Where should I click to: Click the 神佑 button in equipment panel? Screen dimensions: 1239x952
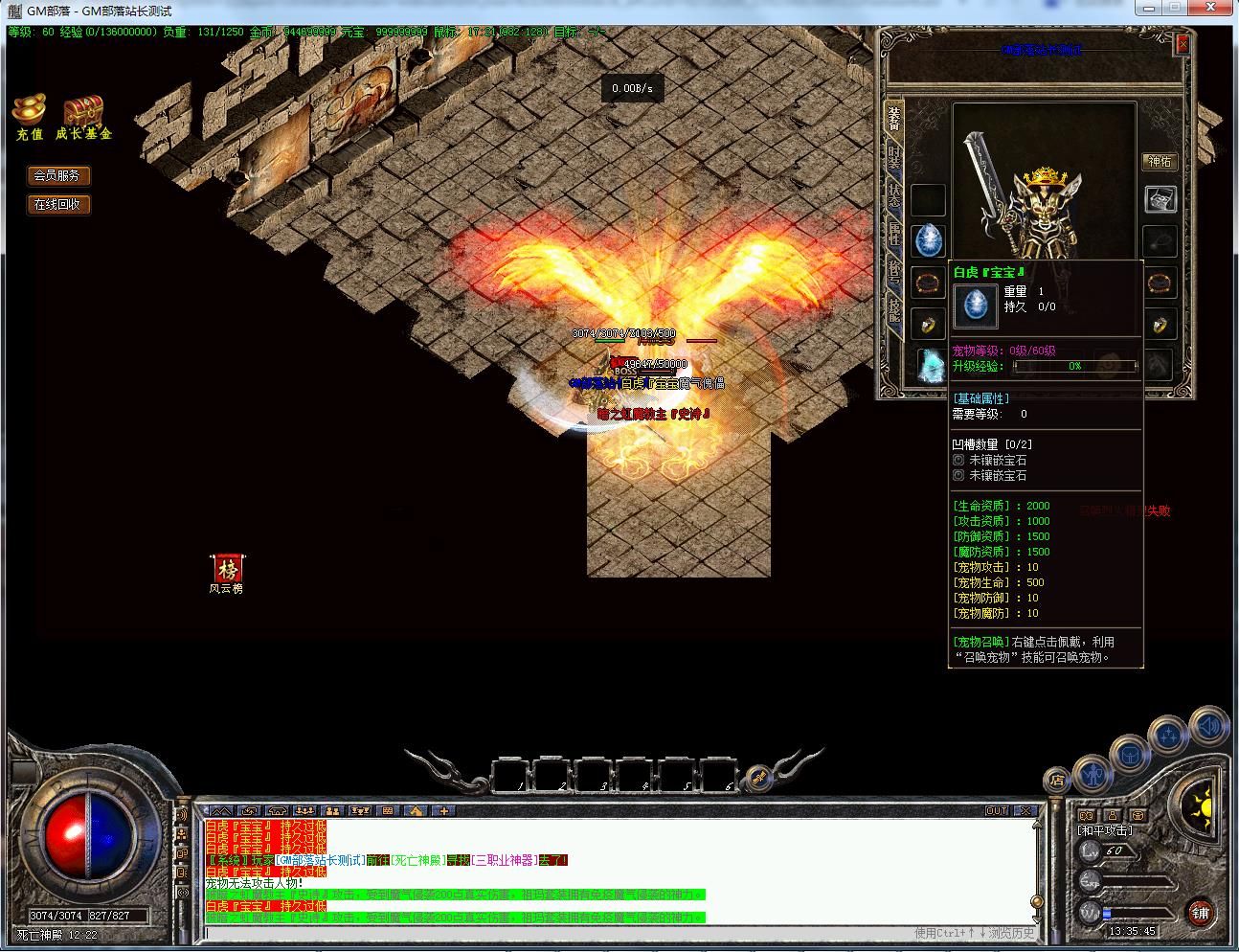[1160, 162]
